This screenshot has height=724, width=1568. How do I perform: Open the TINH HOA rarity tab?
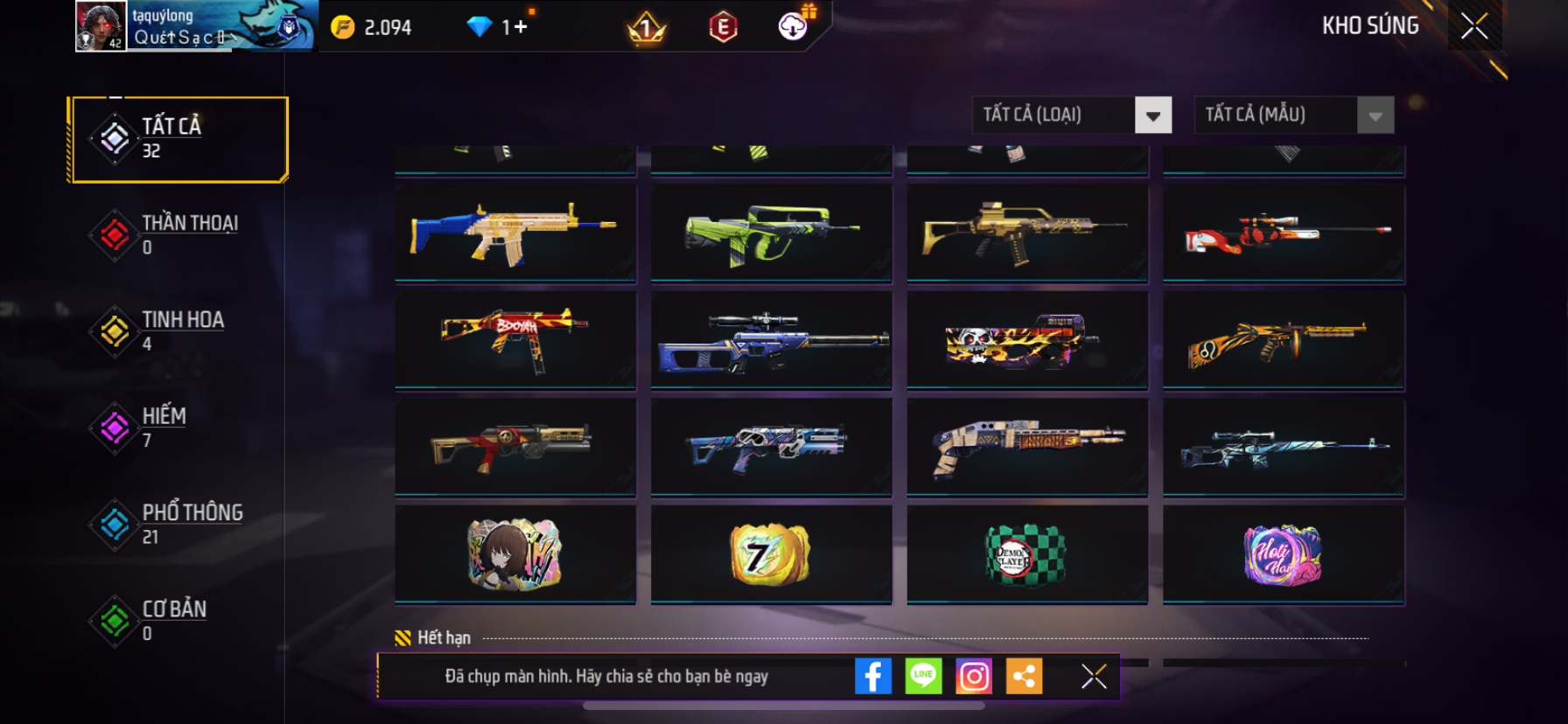179,331
